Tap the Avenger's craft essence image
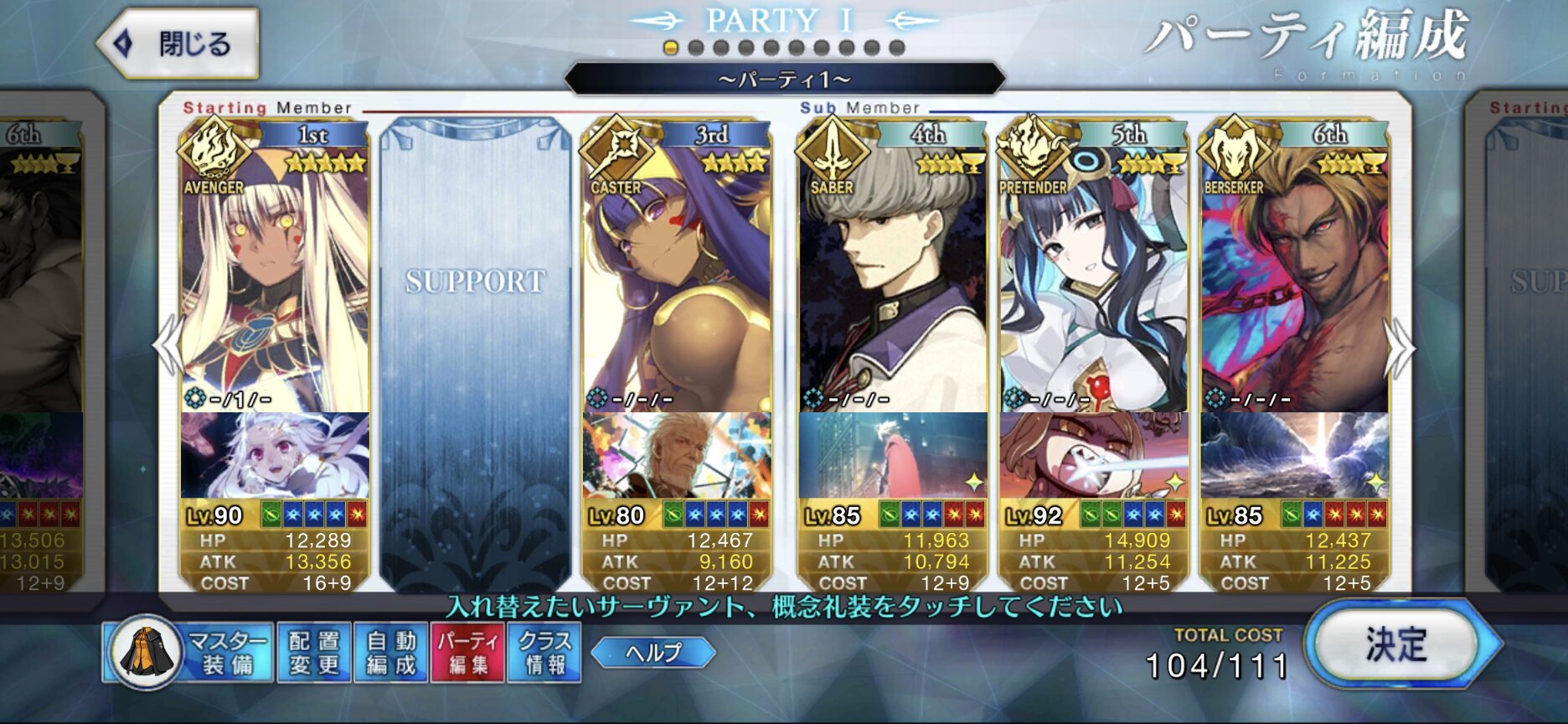 click(275, 455)
